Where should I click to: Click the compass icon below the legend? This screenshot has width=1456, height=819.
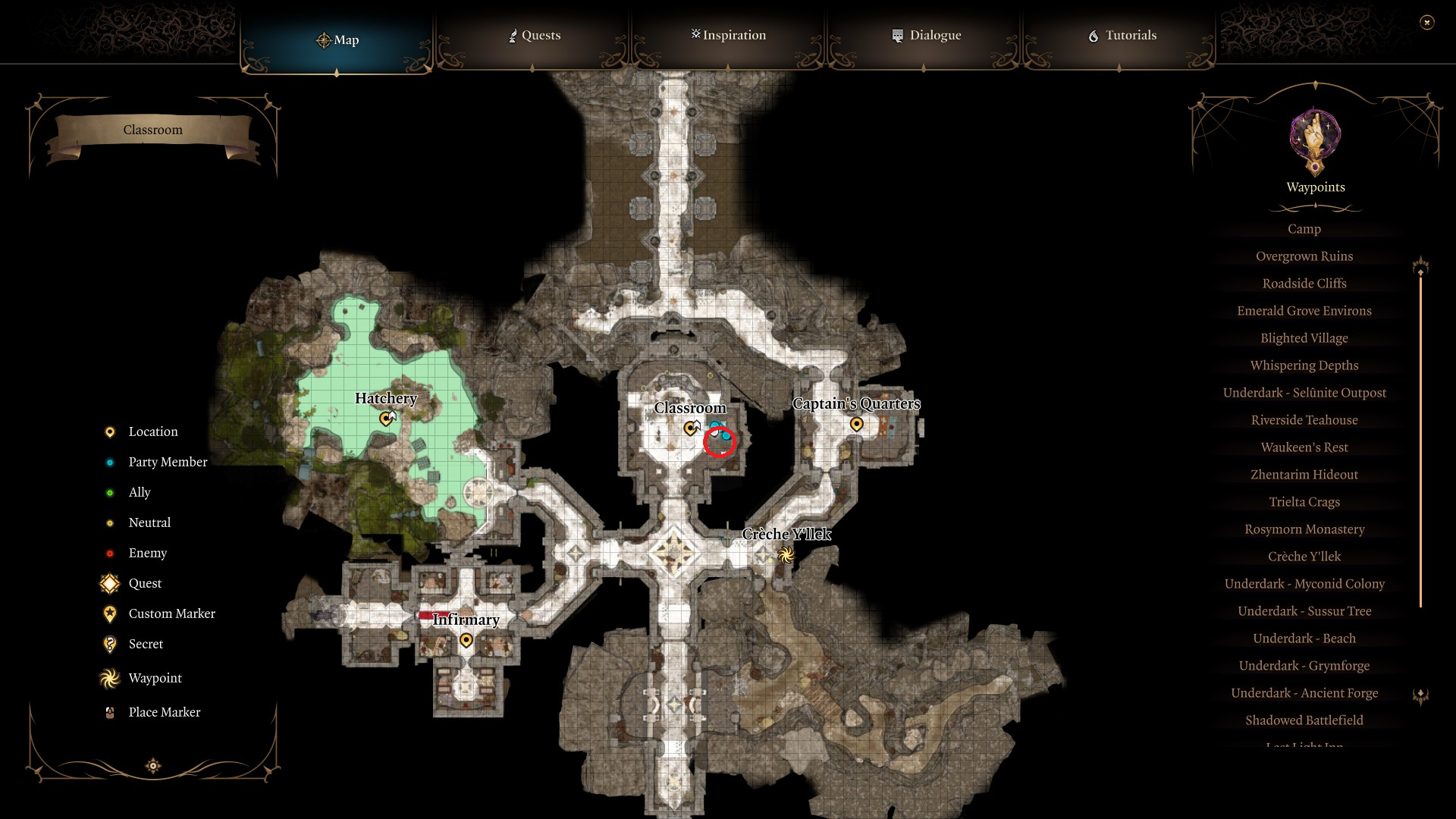152,766
